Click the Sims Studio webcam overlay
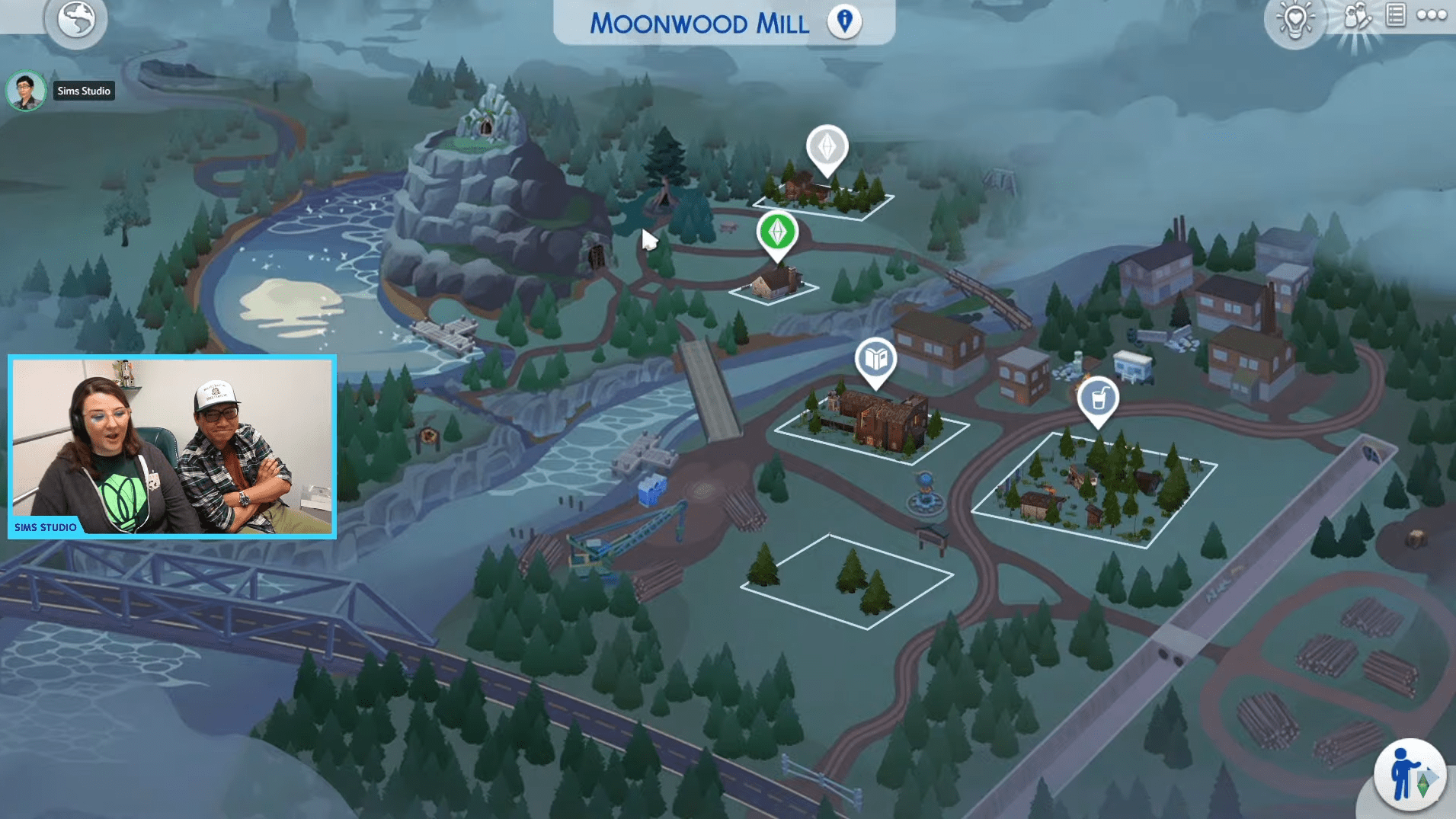This screenshot has width=1456, height=819. click(171, 446)
